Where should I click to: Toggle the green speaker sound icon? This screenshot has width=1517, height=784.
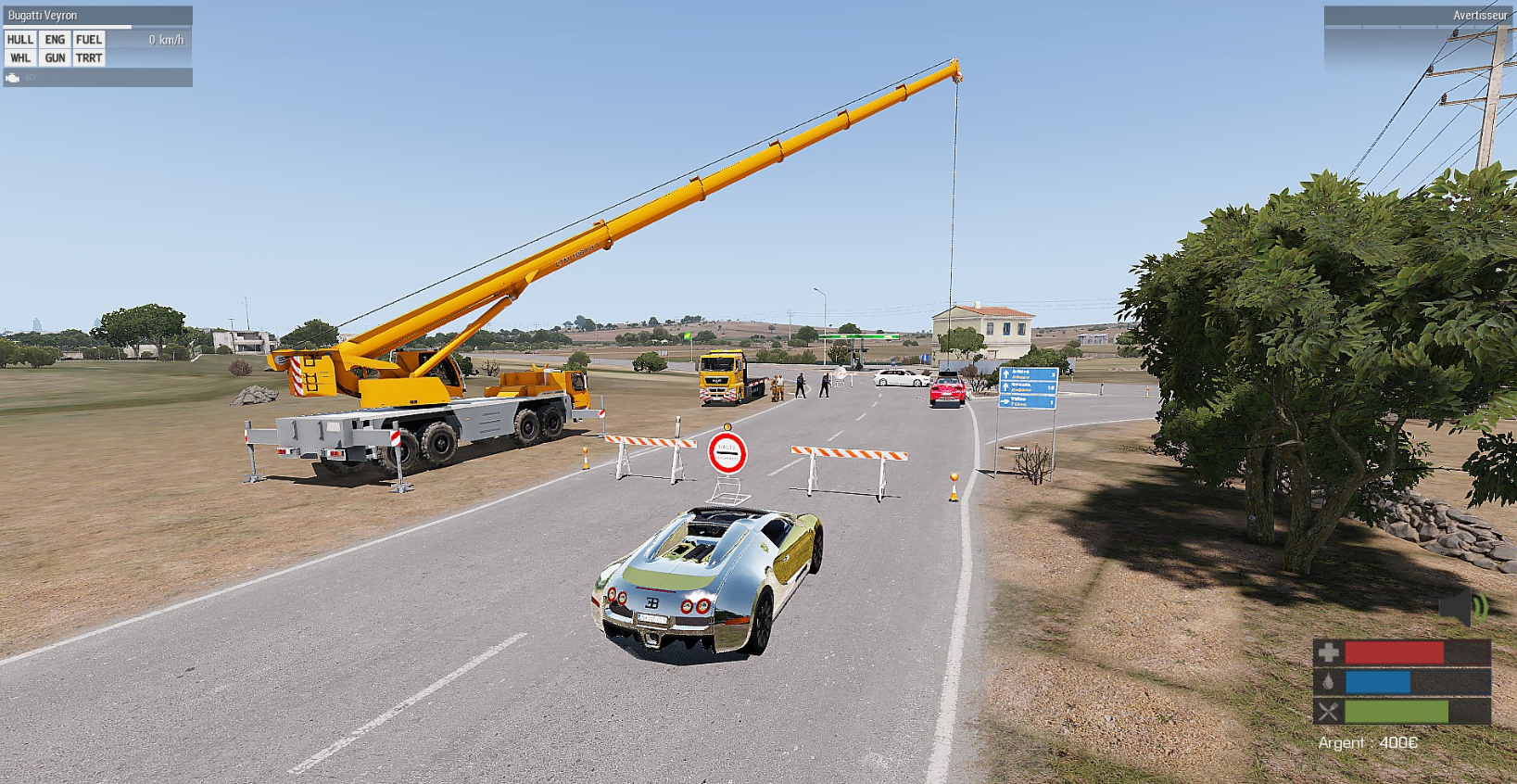[x=1462, y=609]
